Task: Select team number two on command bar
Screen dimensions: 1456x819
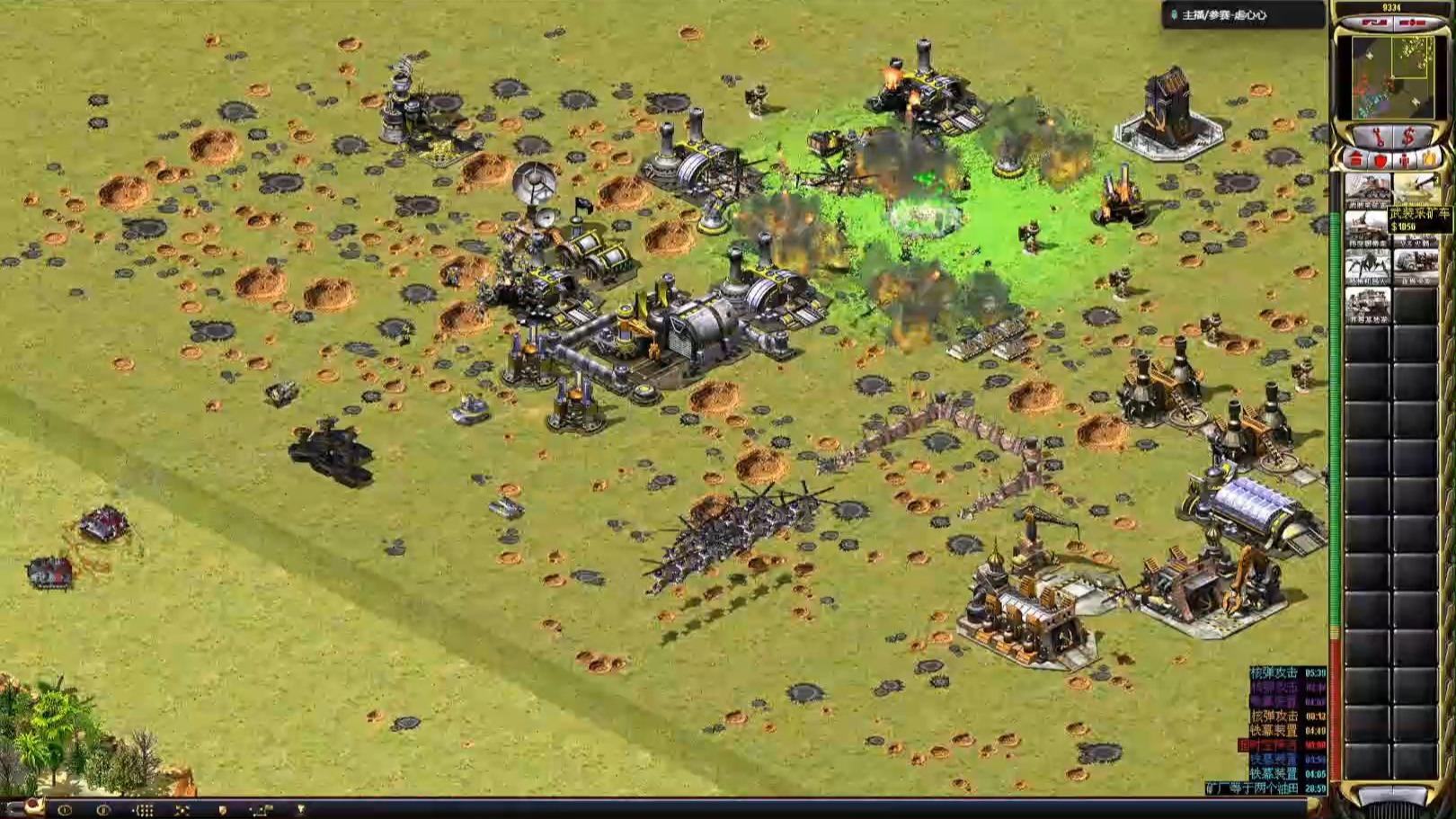Action: tap(103, 810)
